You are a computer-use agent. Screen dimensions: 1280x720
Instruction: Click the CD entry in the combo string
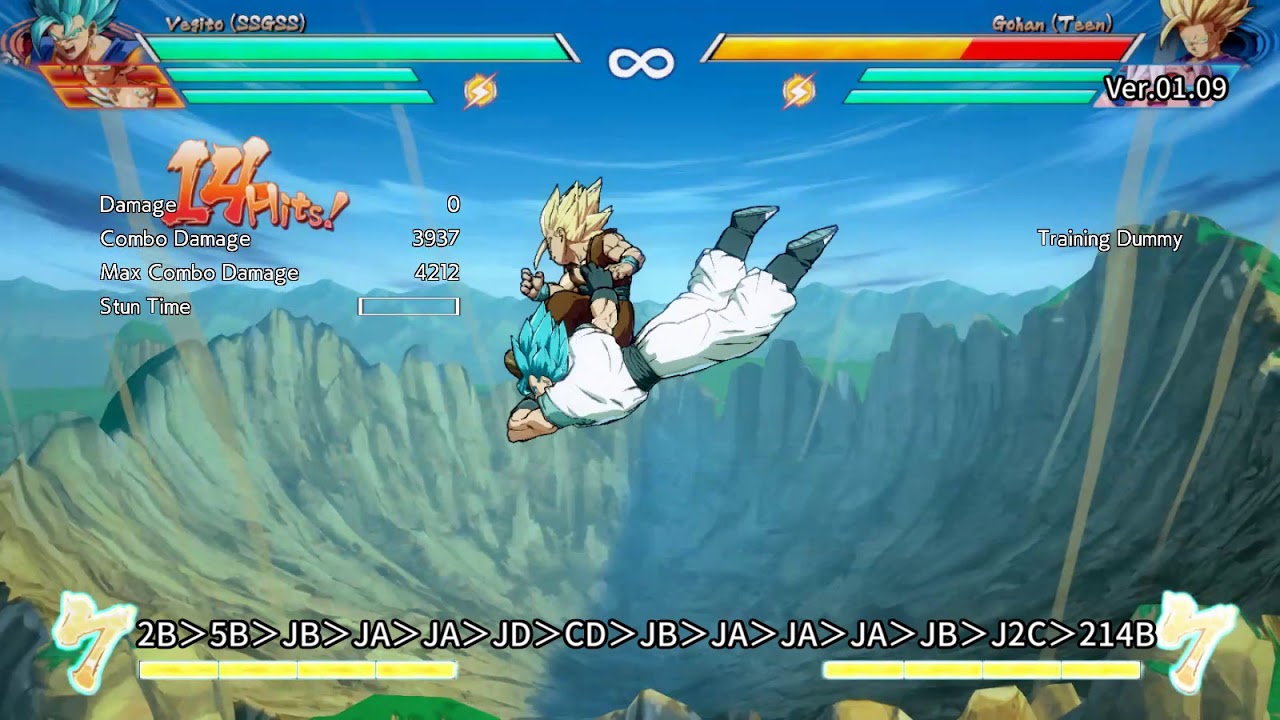584,633
